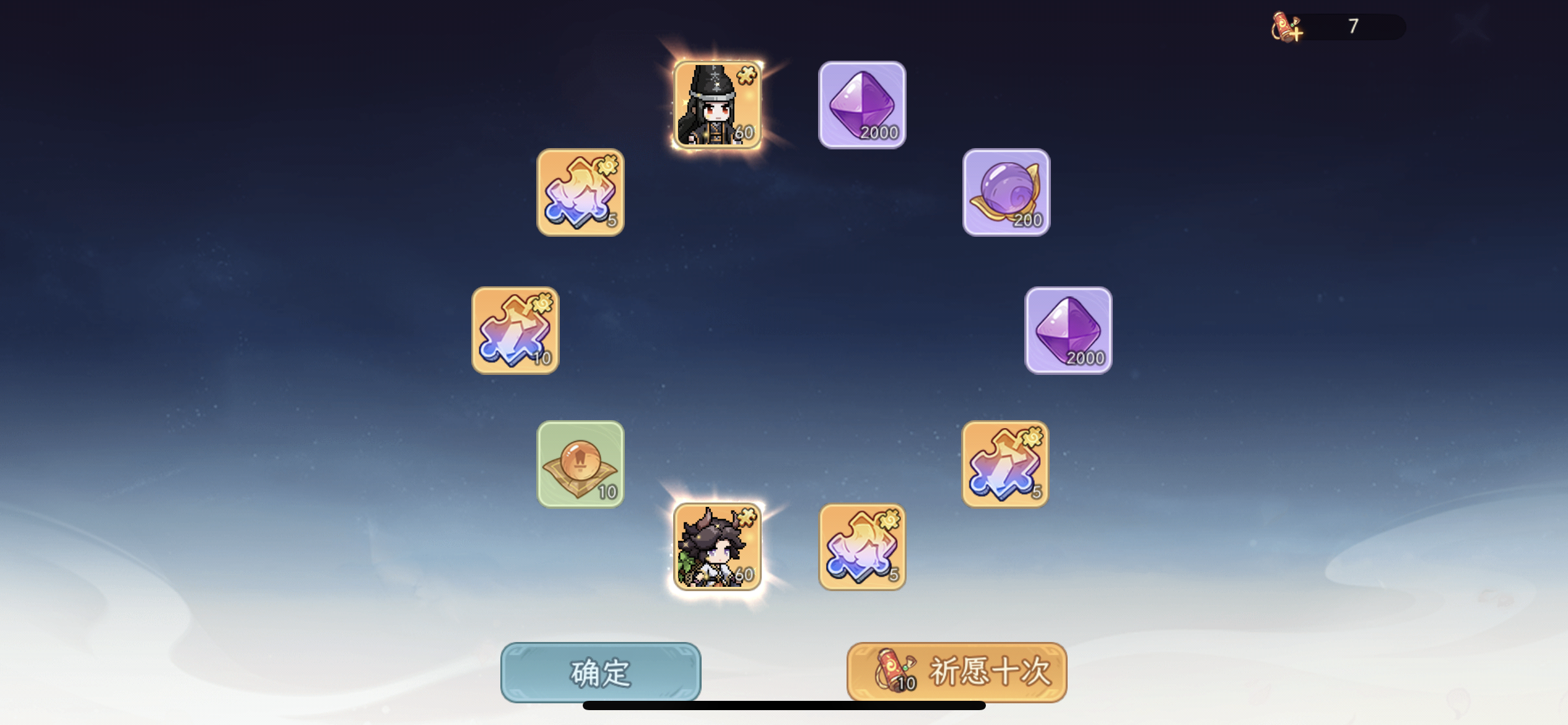Tap the count badge 60 on the top character card
Viewport: 1568px width, 725px height.
click(746, 132)
